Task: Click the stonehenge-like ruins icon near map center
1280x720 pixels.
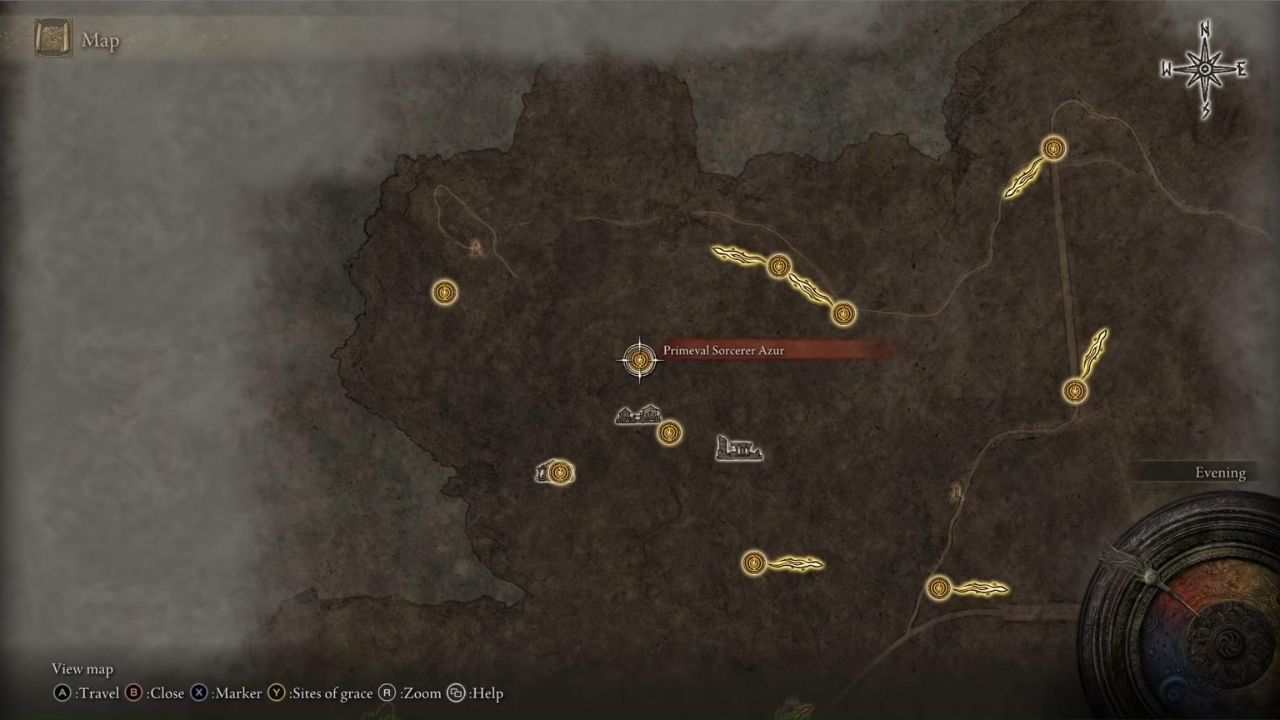Action: point(739,449)
